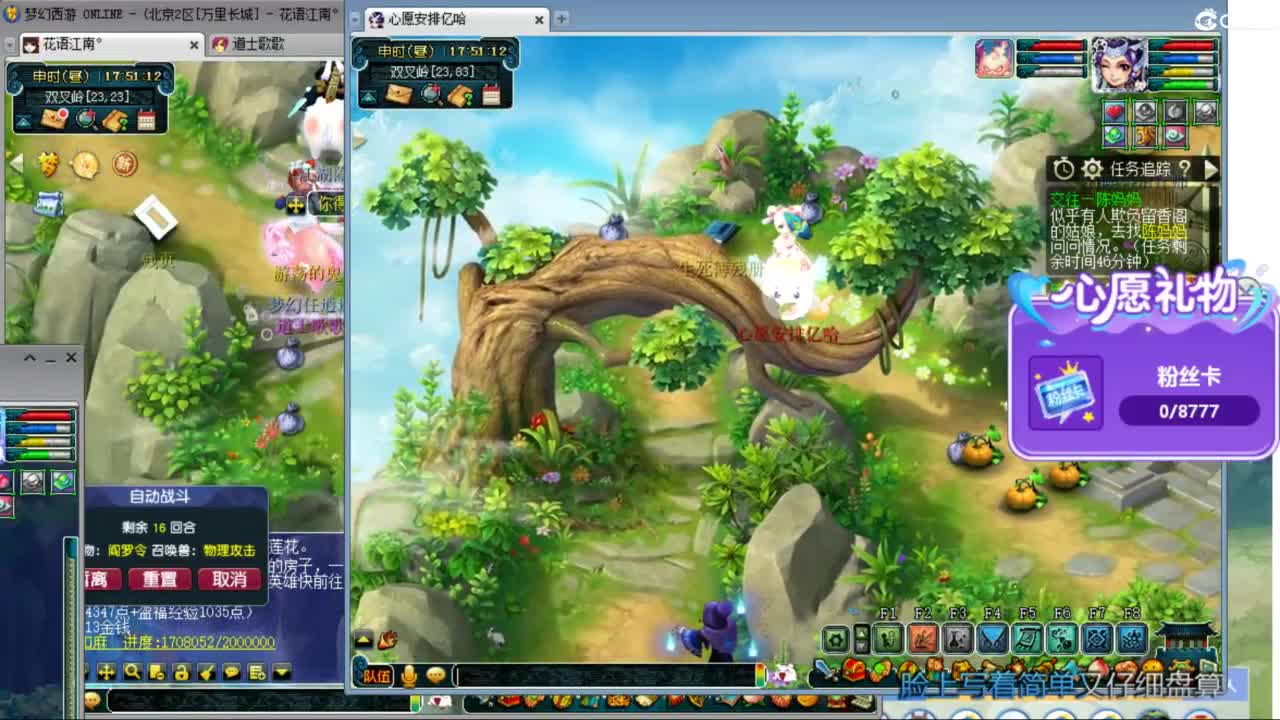Click the gear icon on the 任务追踪 panel
Image resolution: width=1280 pixels, height=720 pixels.
[x=1092, y=169]
